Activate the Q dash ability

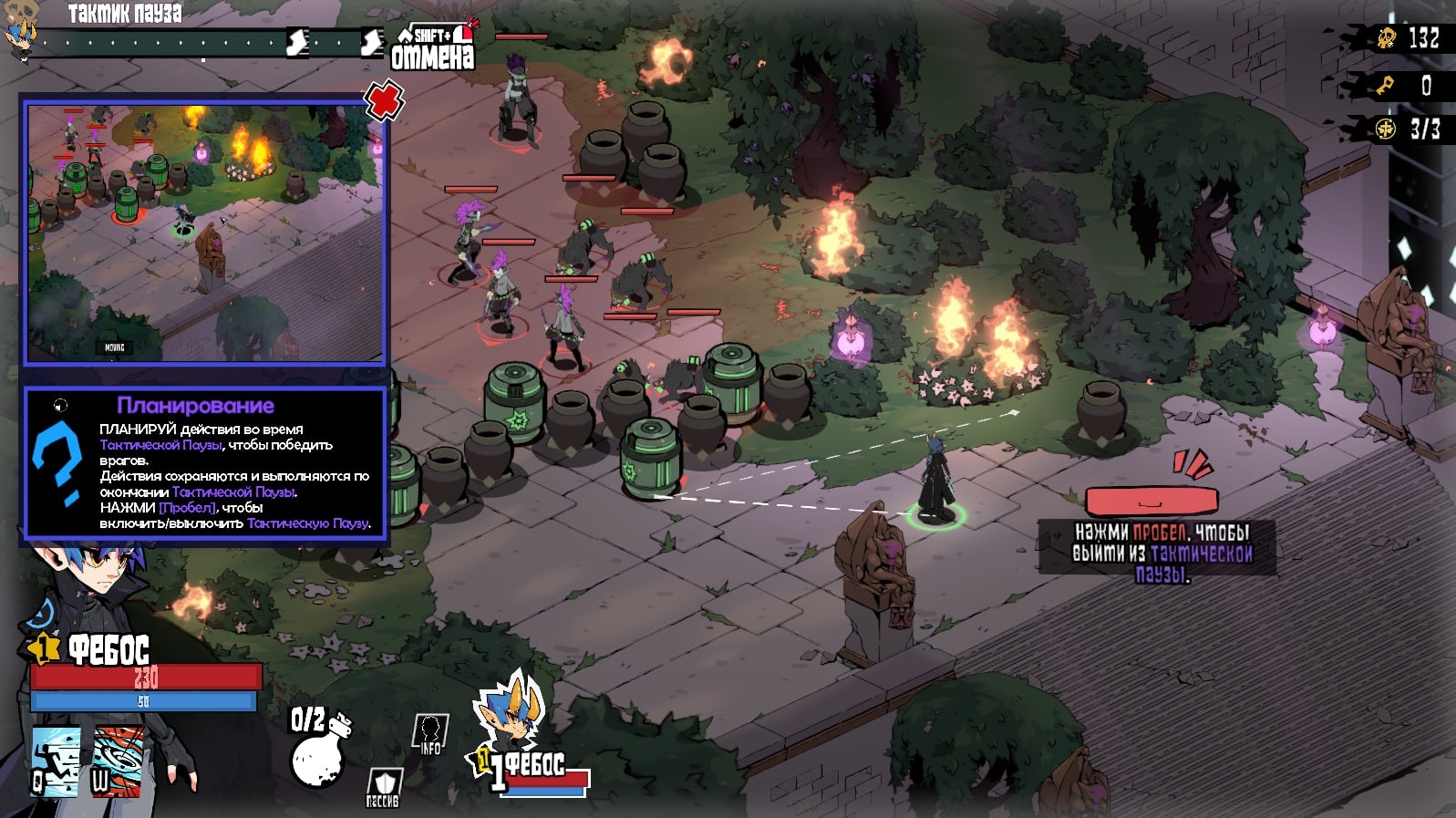[x=56, y=761]
